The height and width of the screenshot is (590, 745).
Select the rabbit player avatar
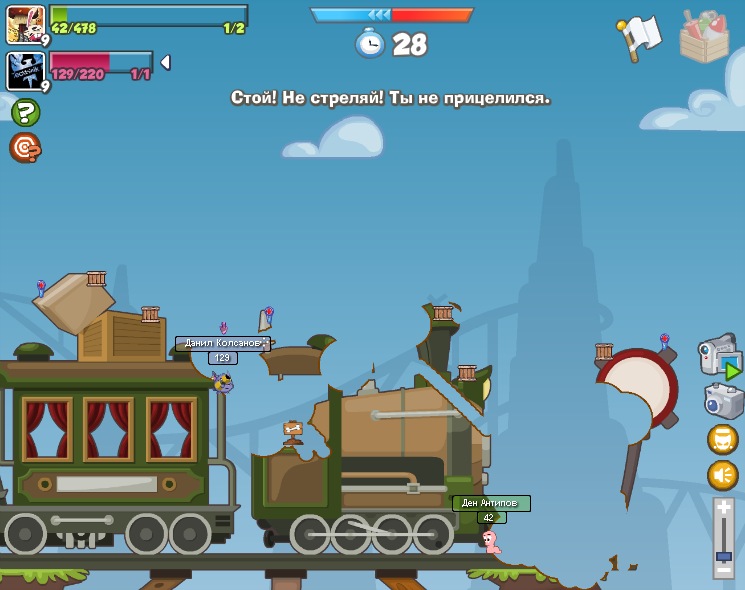point(25,24)
